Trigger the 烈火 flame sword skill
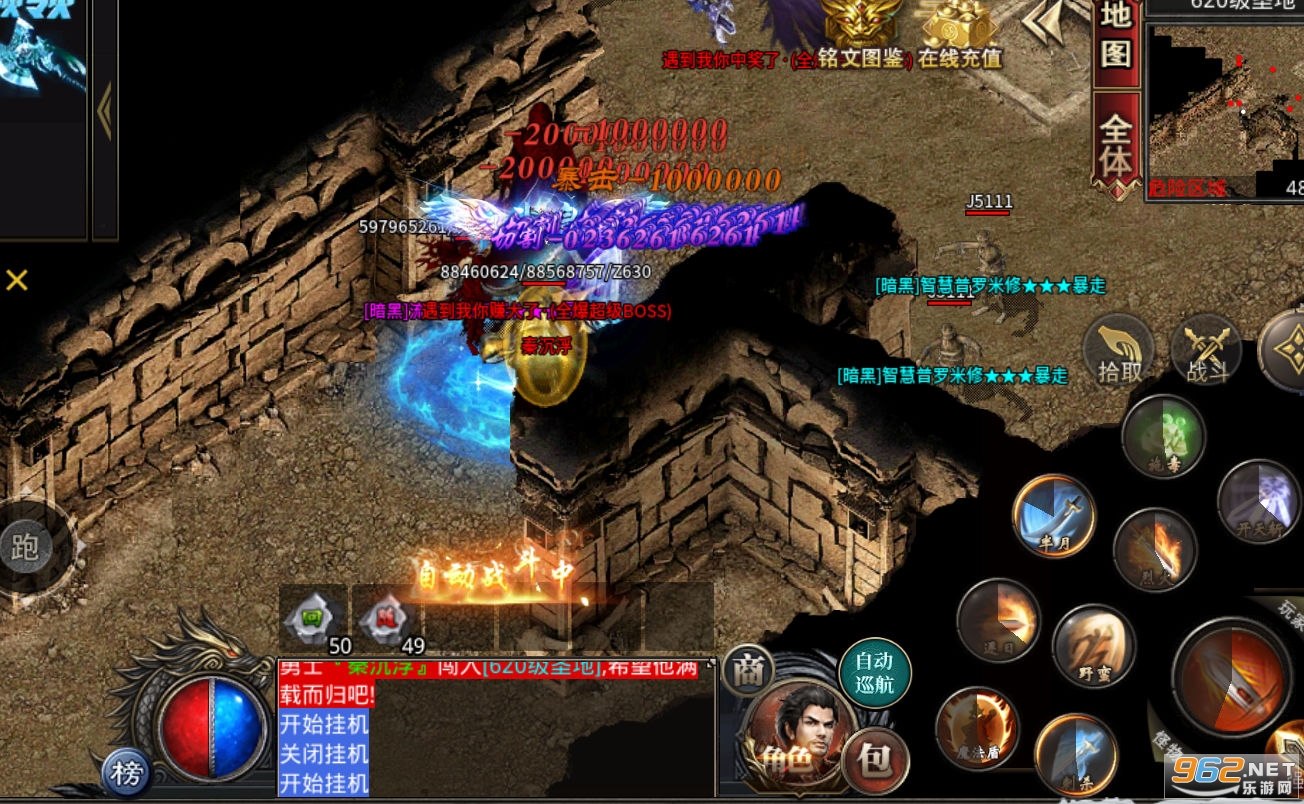Image resolution: width=1304 pixels, height=804 pixels. 1155,550
